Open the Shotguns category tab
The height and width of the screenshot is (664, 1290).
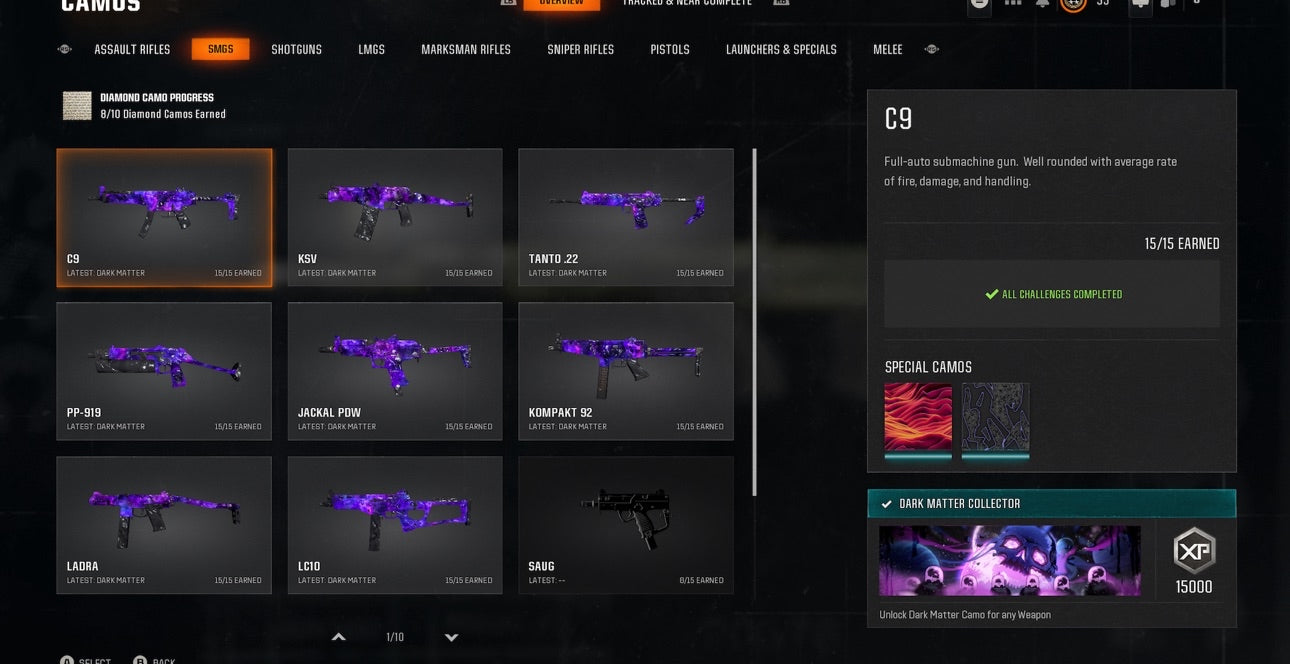(296, 49)
